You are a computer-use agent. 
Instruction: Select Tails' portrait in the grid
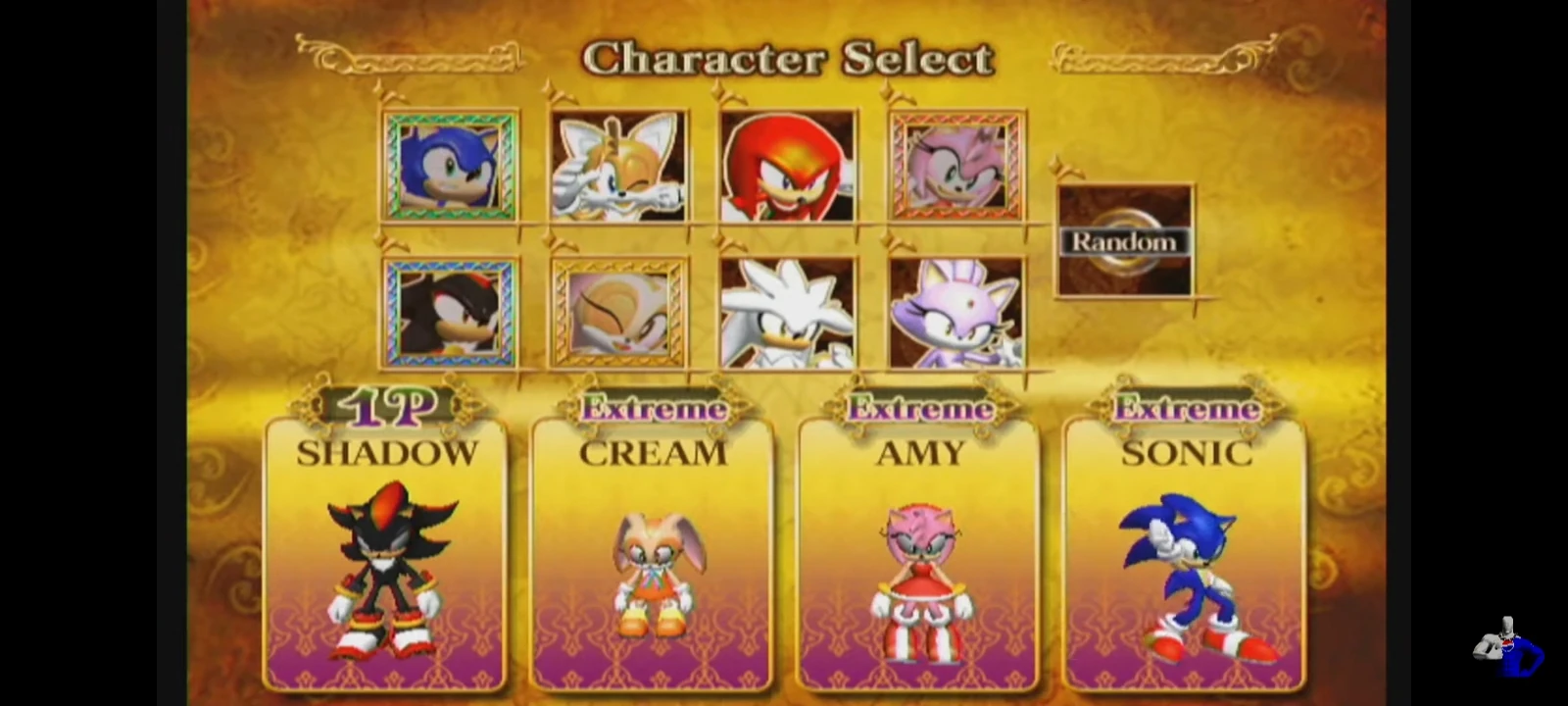pyautogui.click(x=619, y=165)
